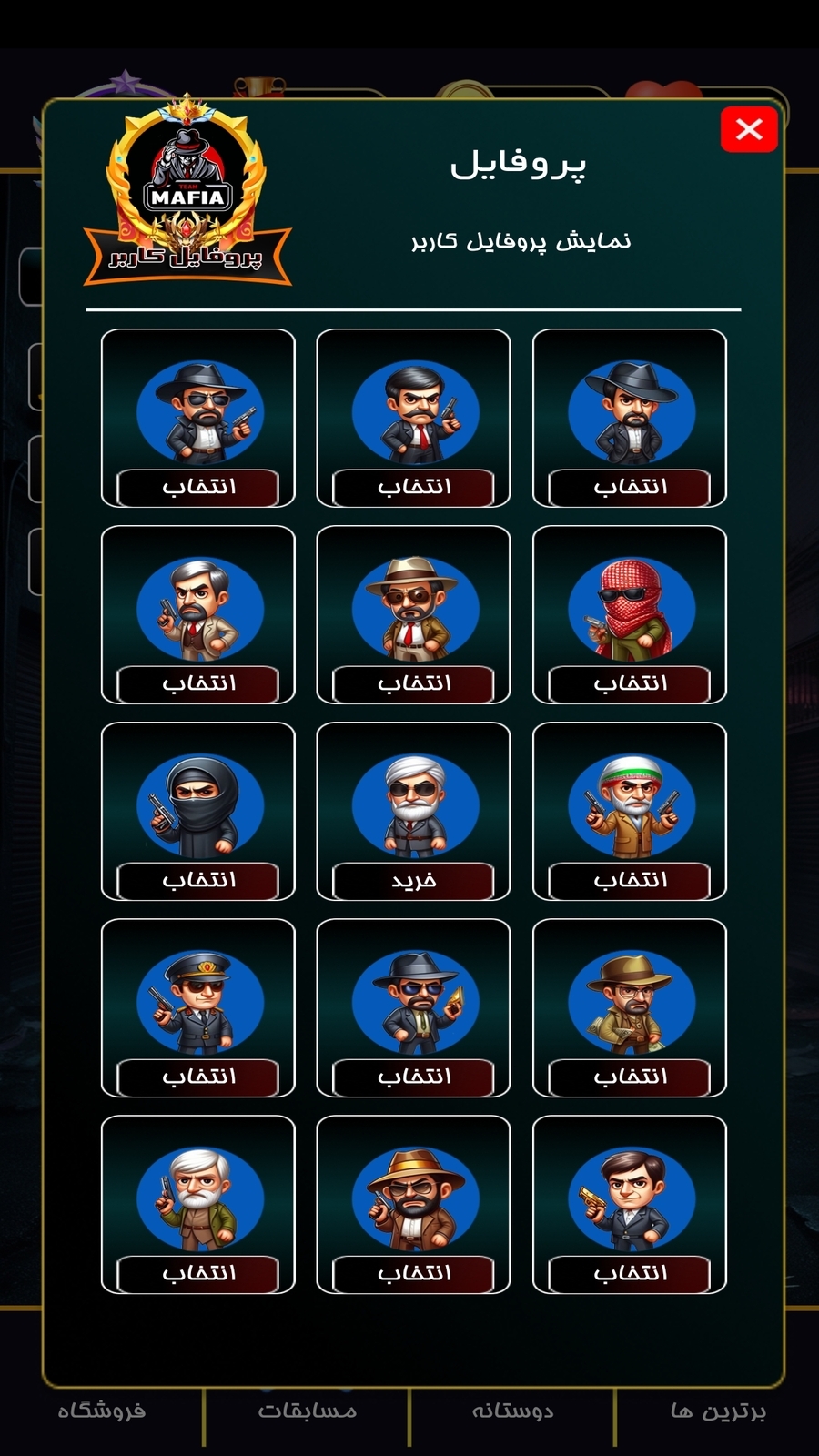Choose the blue-sunglasses avatar holding a card

coord(413,1077)
